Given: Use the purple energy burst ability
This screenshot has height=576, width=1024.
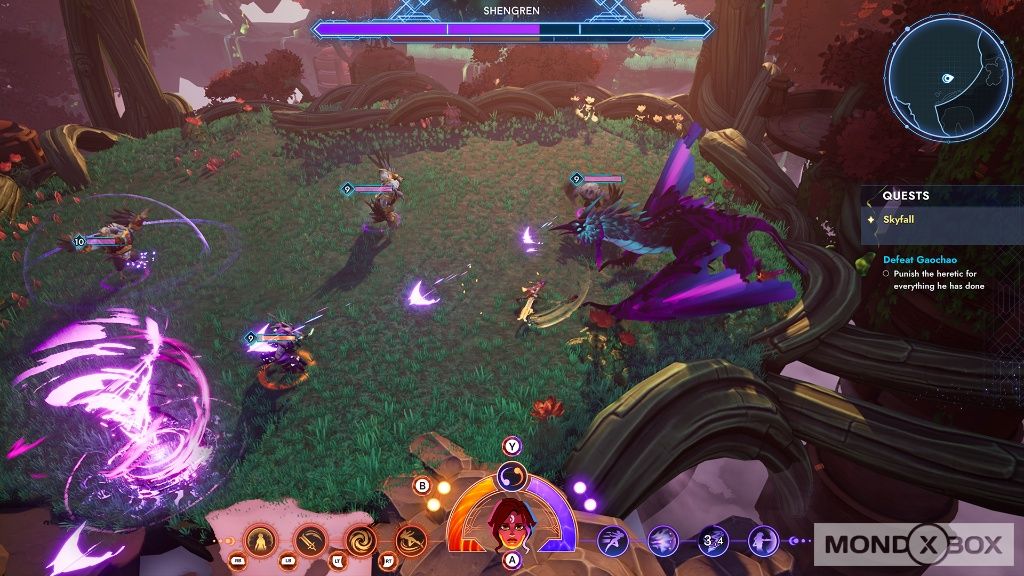Looking at the screenshot, I should tap(663, 541).
